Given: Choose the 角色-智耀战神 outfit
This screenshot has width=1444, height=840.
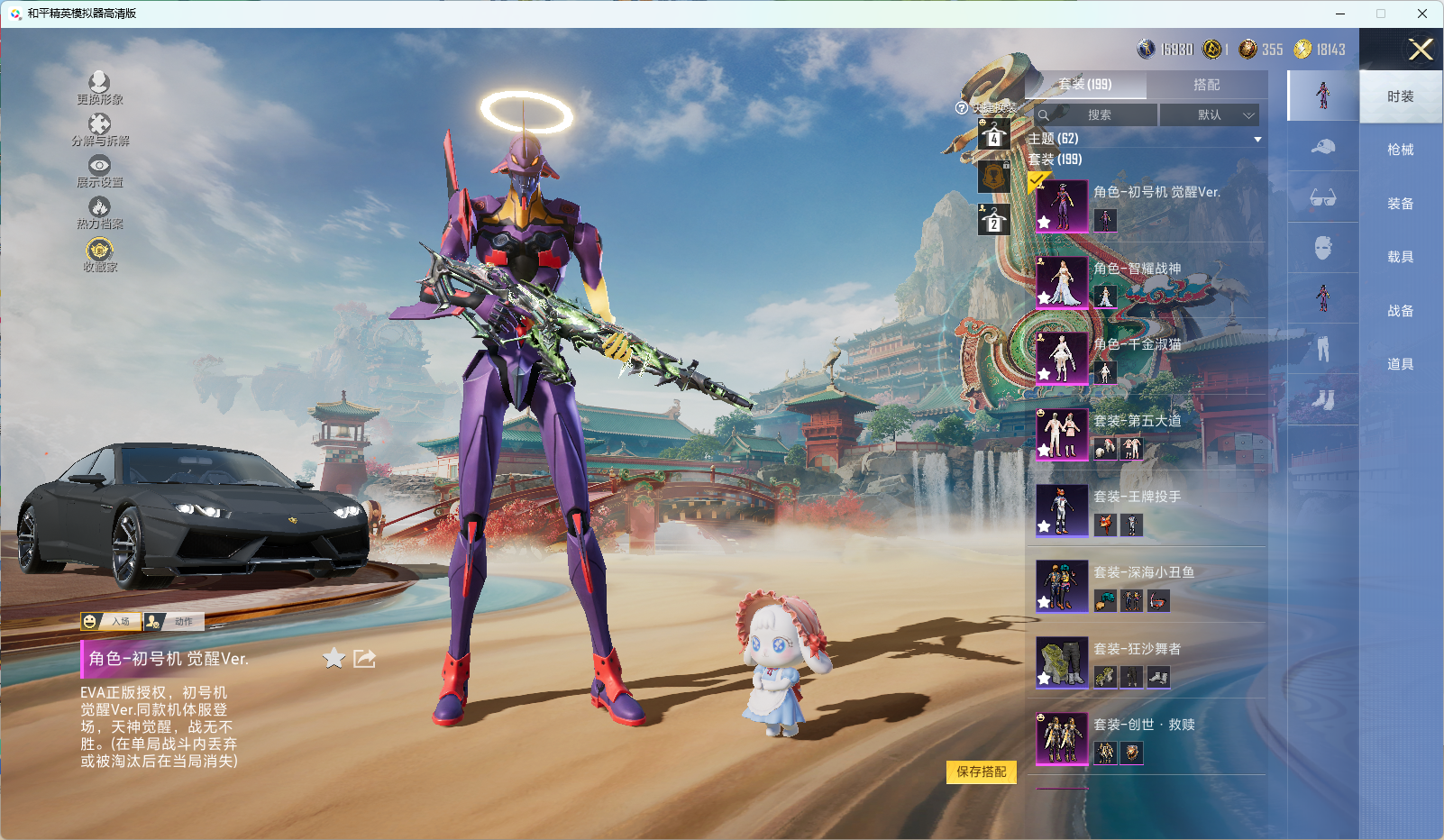Looking at the screenshot, I should click(x=1137, y=269).
